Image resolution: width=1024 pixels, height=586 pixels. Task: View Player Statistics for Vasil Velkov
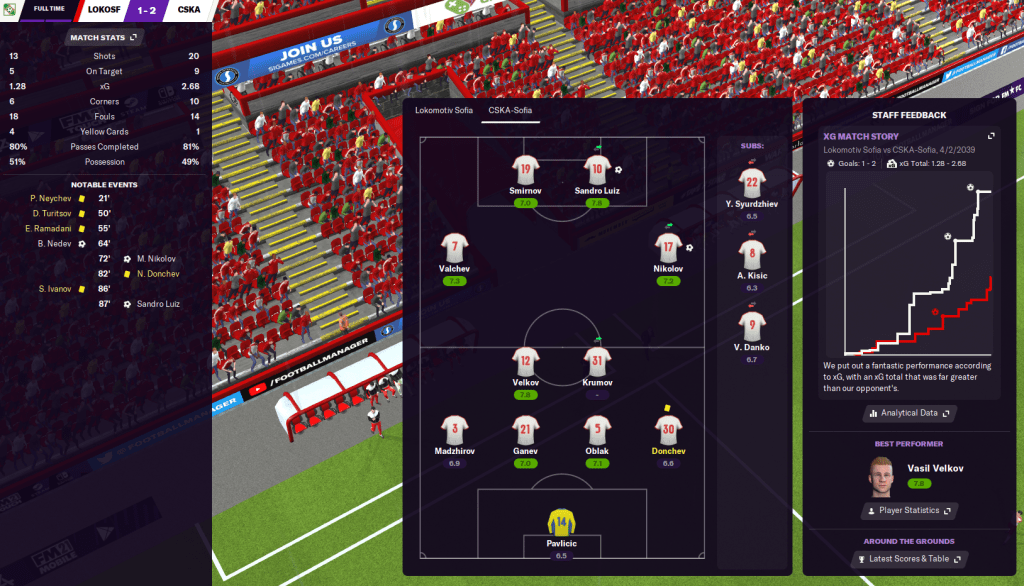coord(909,511)
